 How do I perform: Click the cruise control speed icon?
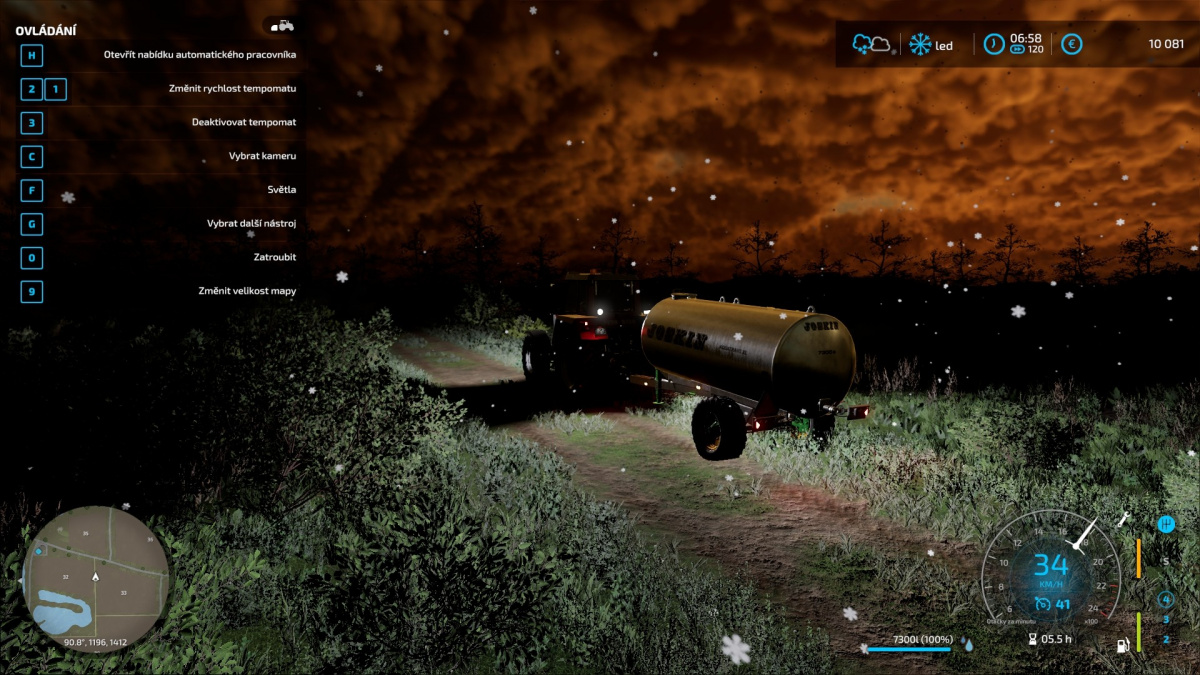pos(1042,603)
